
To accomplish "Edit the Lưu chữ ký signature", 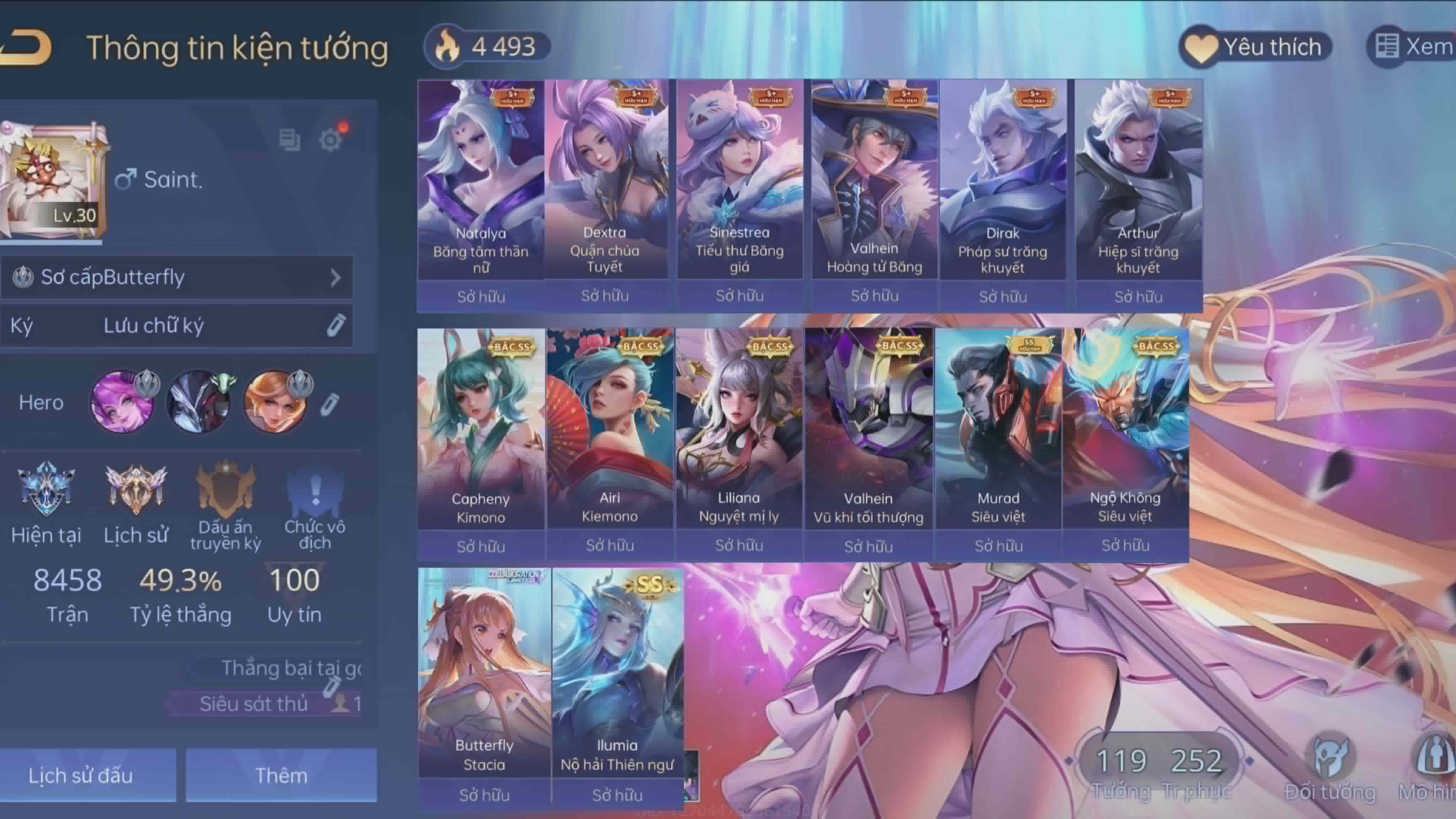I will 336,326.
